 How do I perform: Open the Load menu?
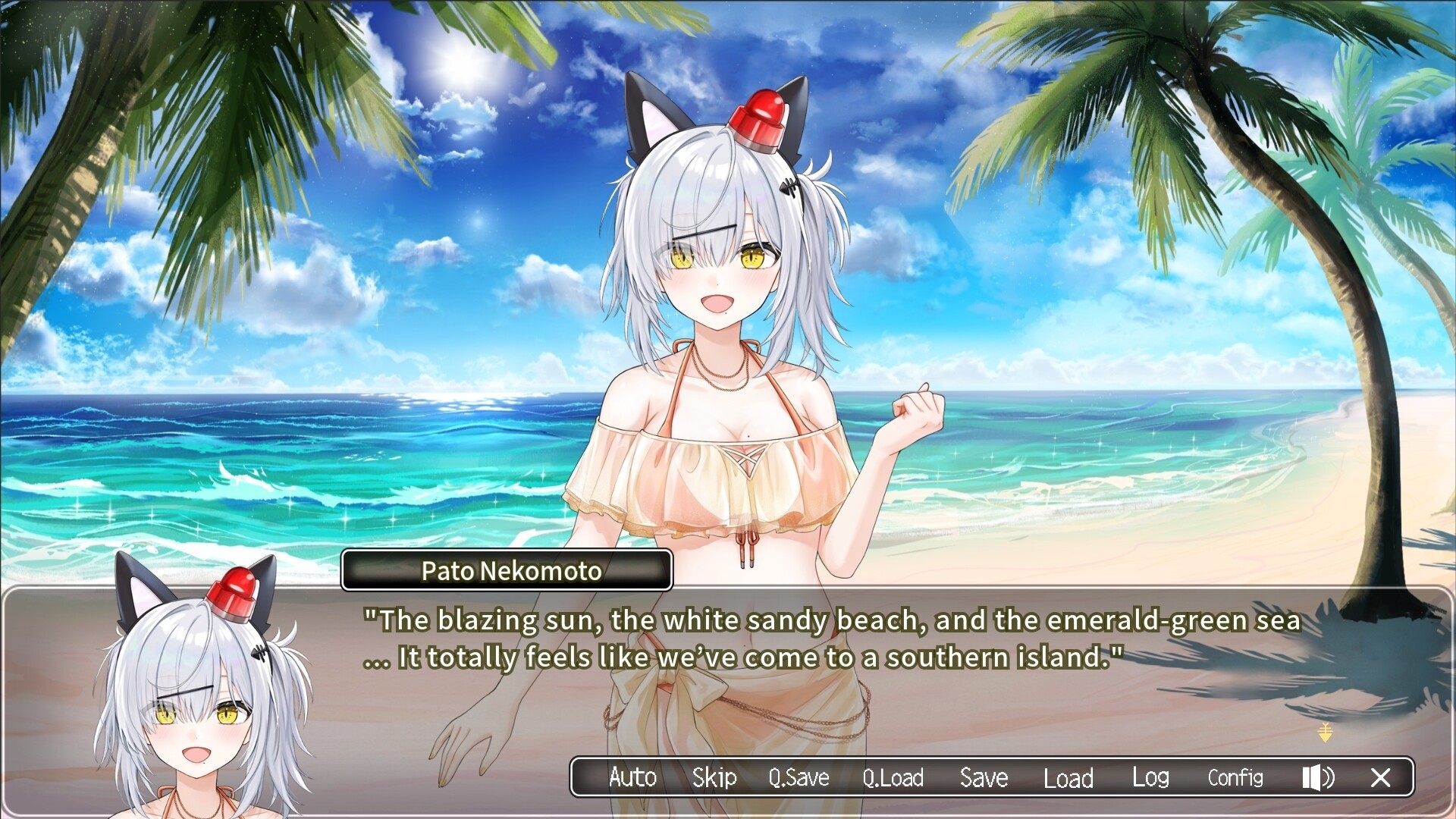[1068, 777]
